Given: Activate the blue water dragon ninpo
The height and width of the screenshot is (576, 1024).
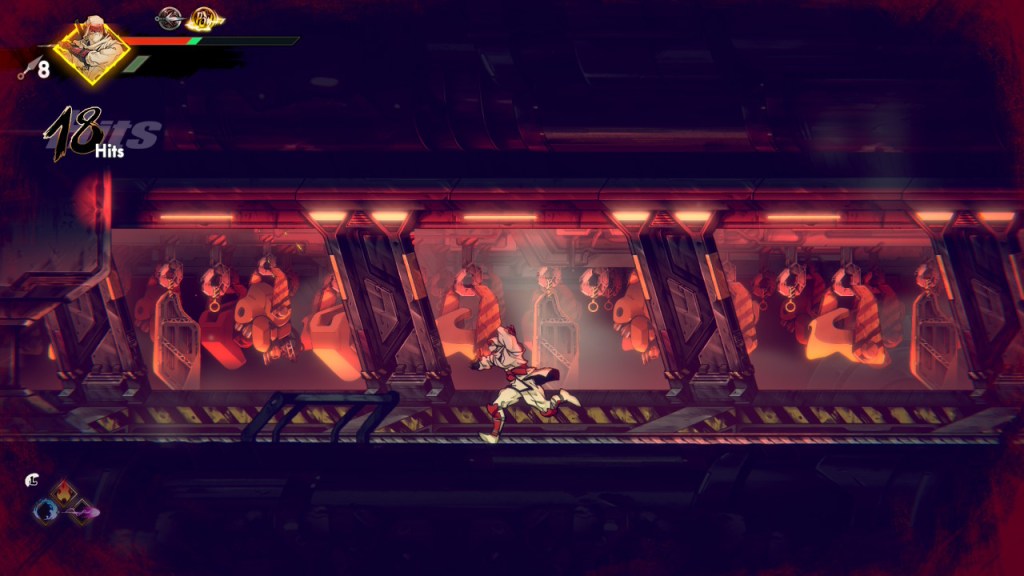Looking at the screenshot, I should tap(45, 511).
